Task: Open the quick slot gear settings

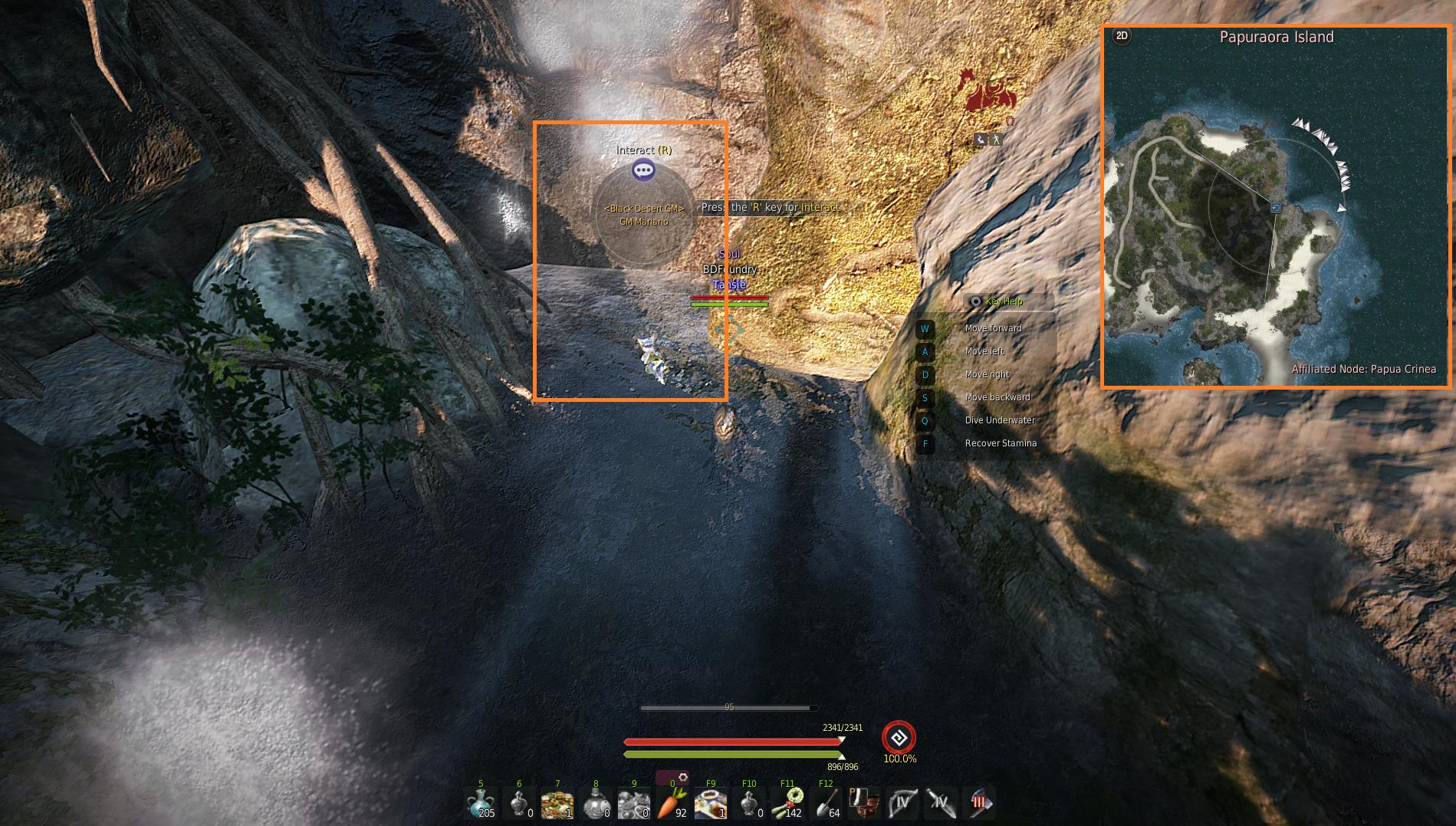Action: [682, 778]
